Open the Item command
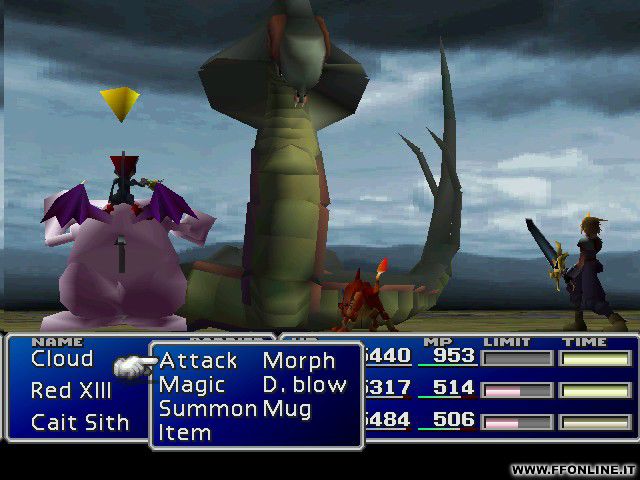Screen dimensions: 640x480 185,432
